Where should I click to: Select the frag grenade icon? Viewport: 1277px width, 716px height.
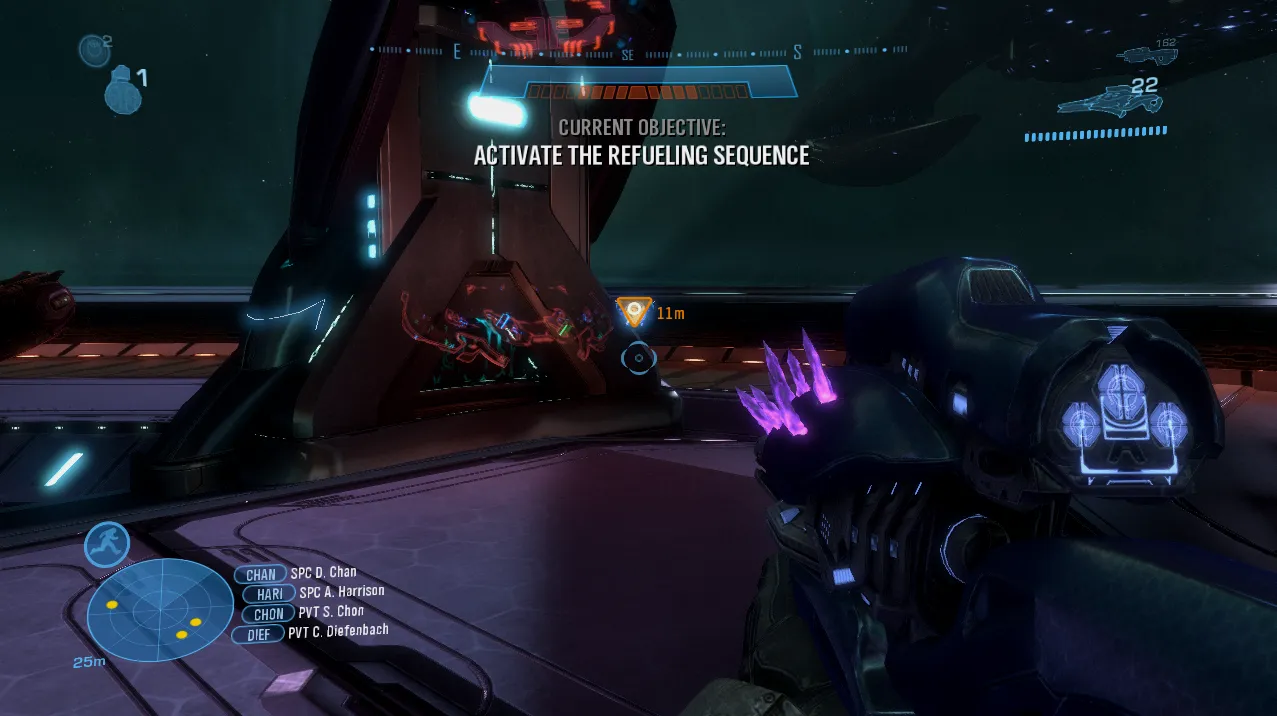click(x=122, y=90)
